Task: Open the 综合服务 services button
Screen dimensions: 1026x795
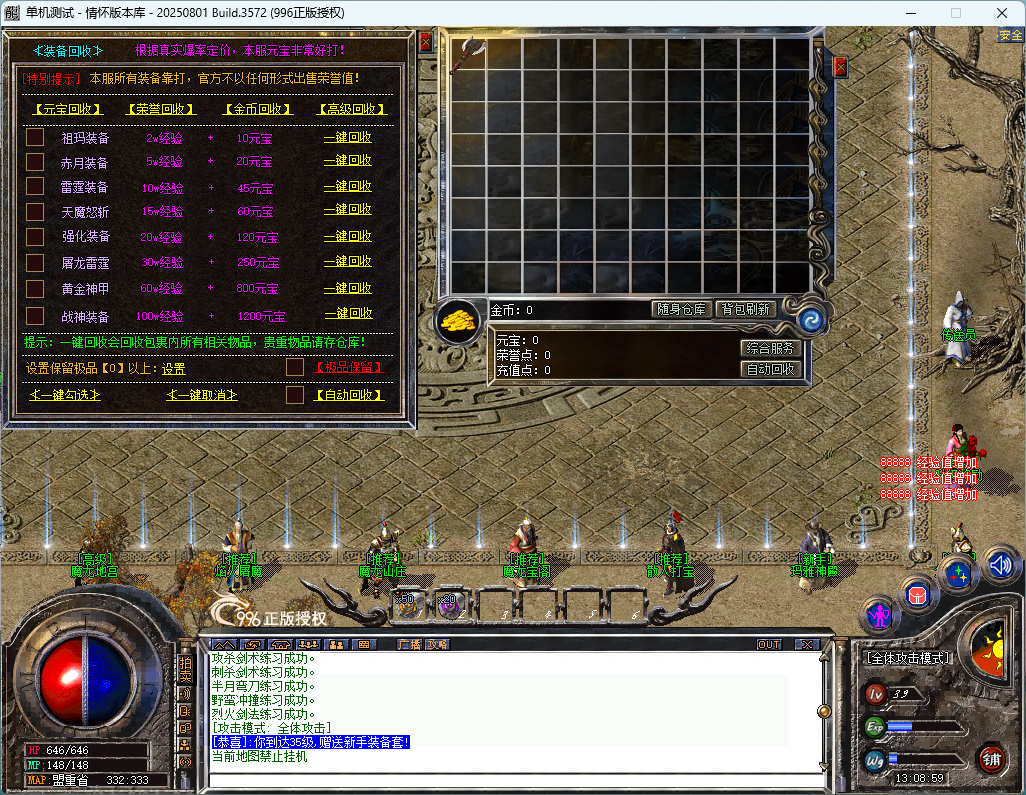Action: click(x=771, y=348)
